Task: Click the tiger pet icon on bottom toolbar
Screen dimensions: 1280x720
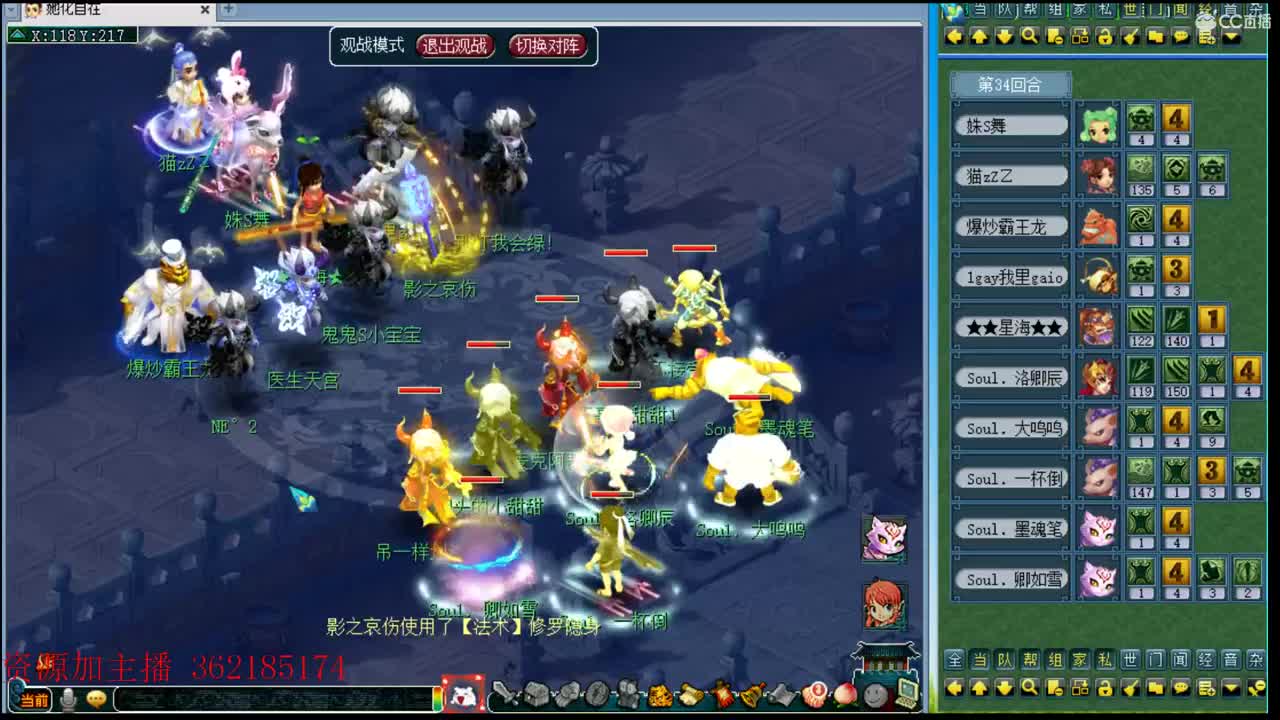Action: tap(660, 695)
